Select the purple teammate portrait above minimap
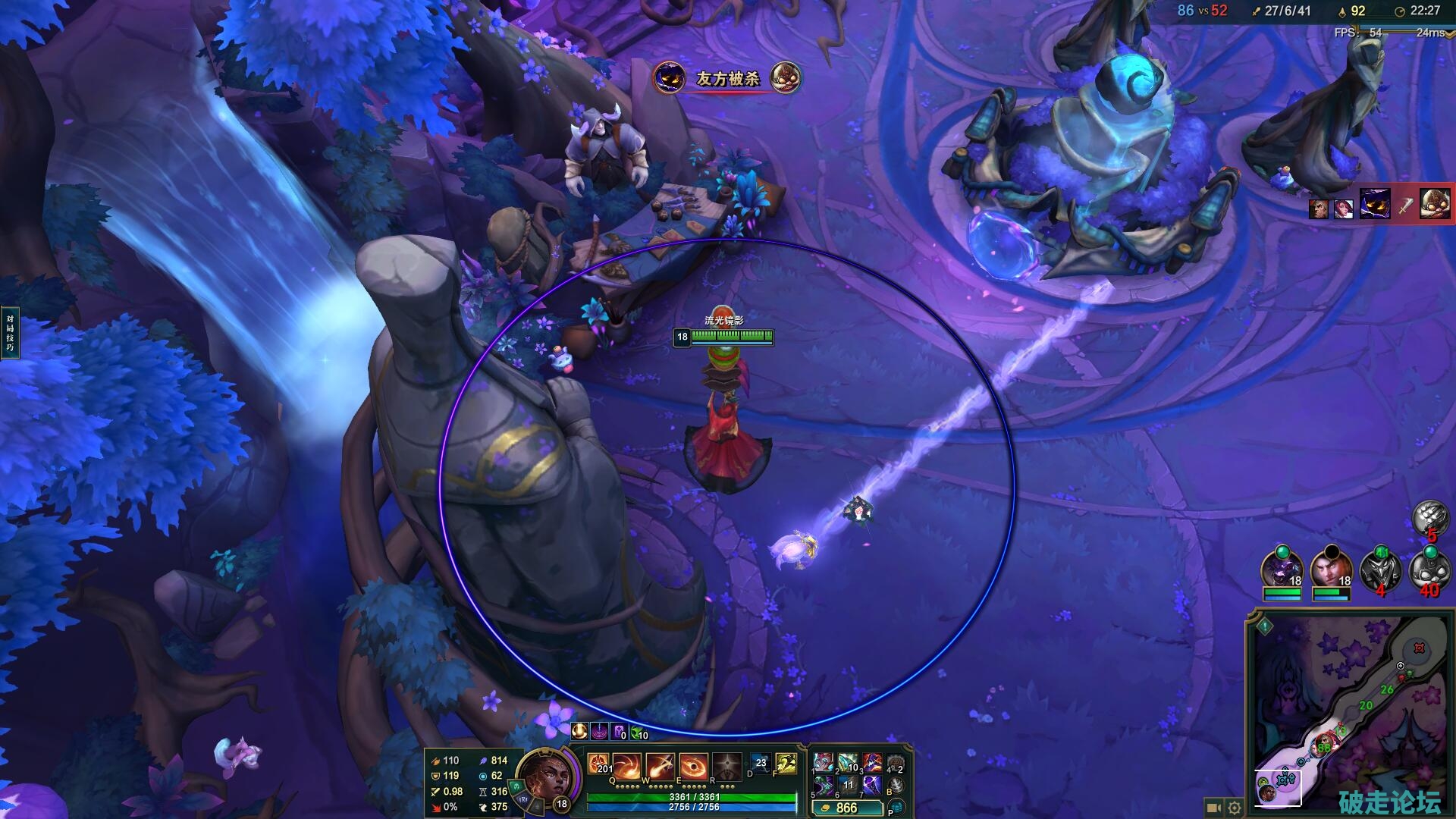 [x=1282, y=570]
